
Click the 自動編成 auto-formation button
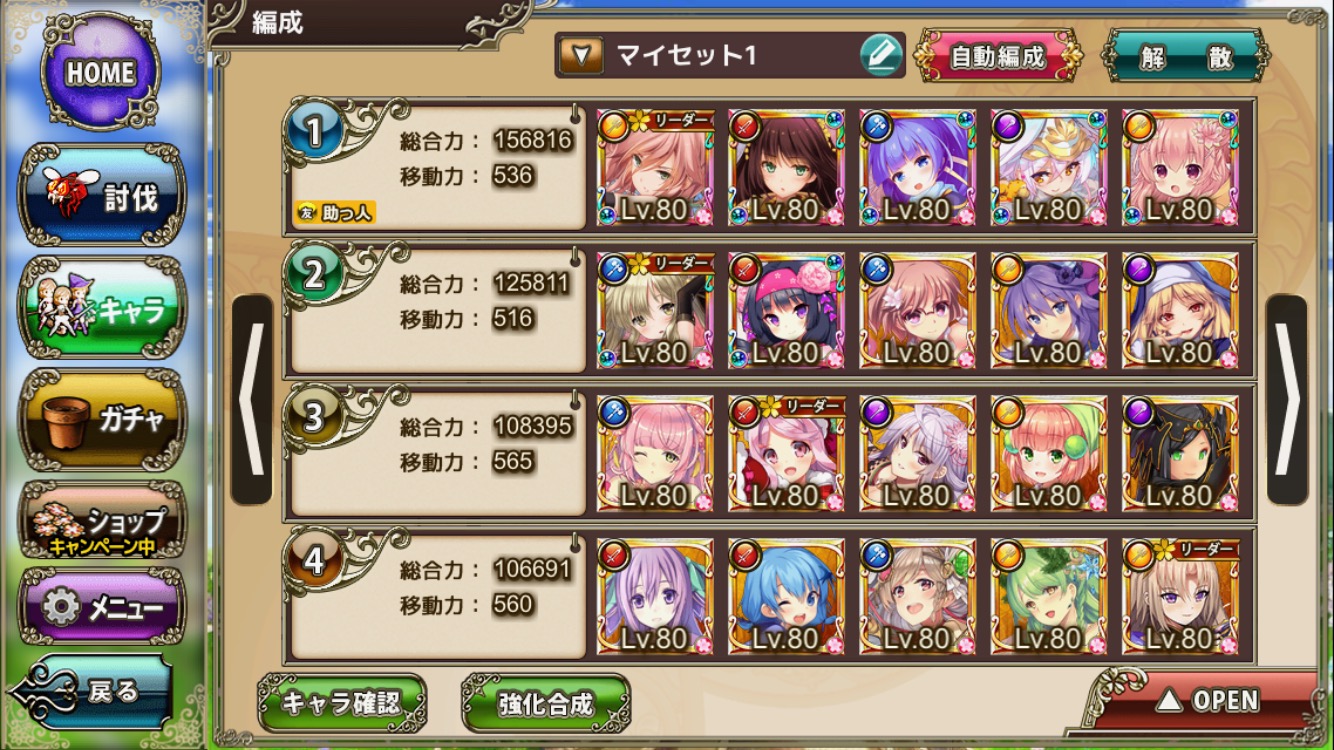pos(999,57)
